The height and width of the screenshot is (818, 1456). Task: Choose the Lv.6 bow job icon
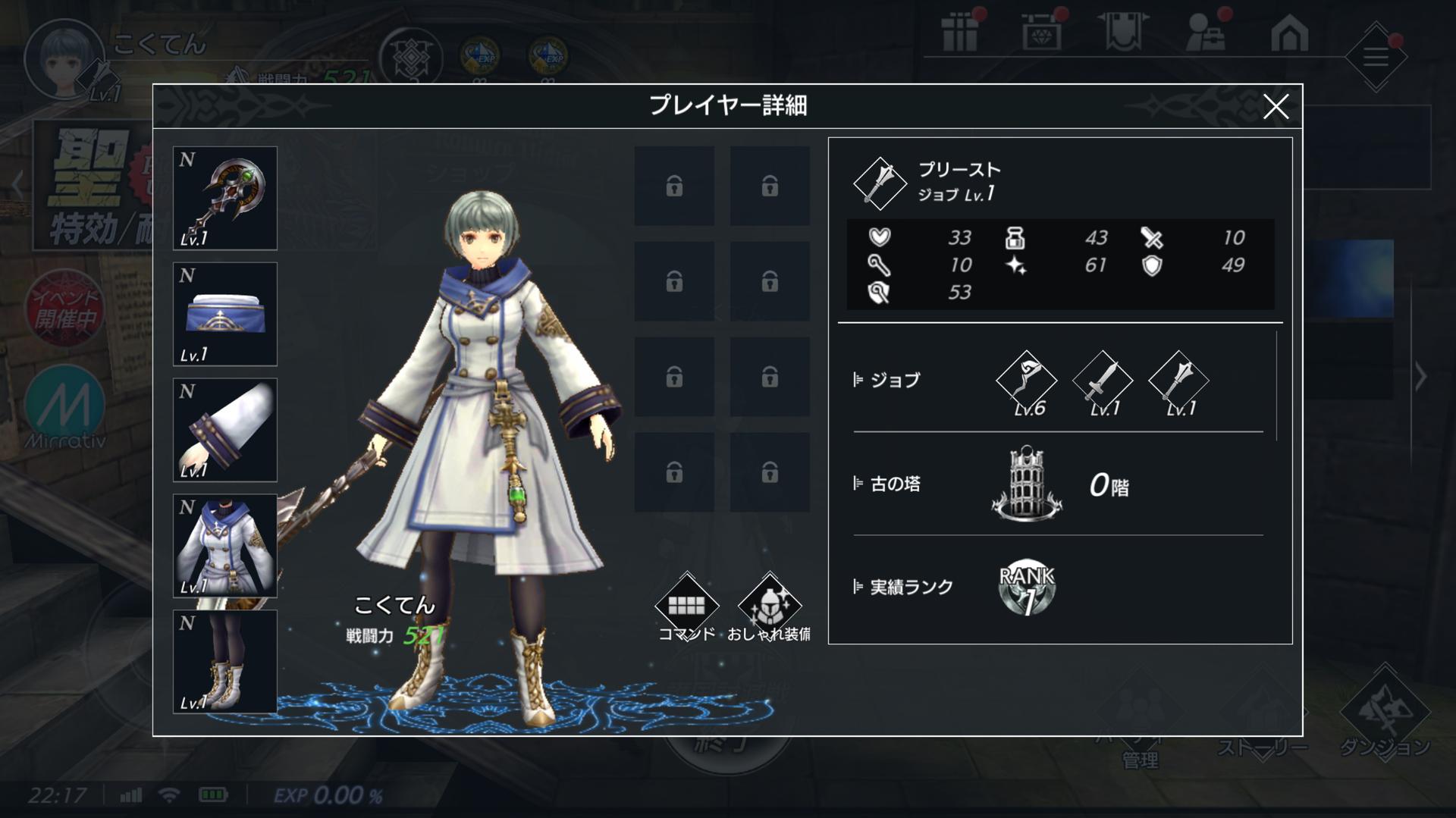coord(1026,381)
